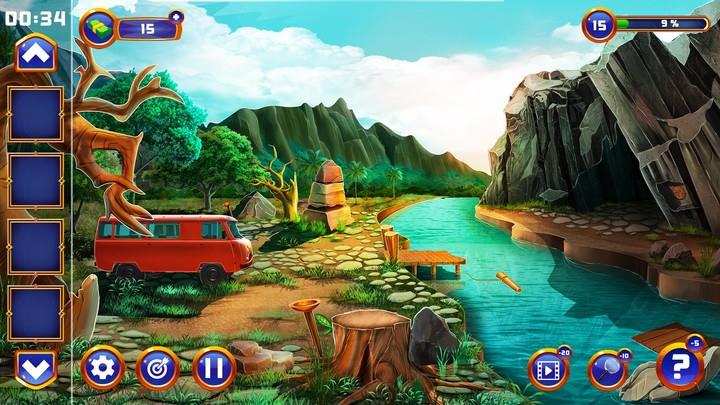Add more cash with the plus button
This screenshot has height=405, width=720.
pos(176,16)
